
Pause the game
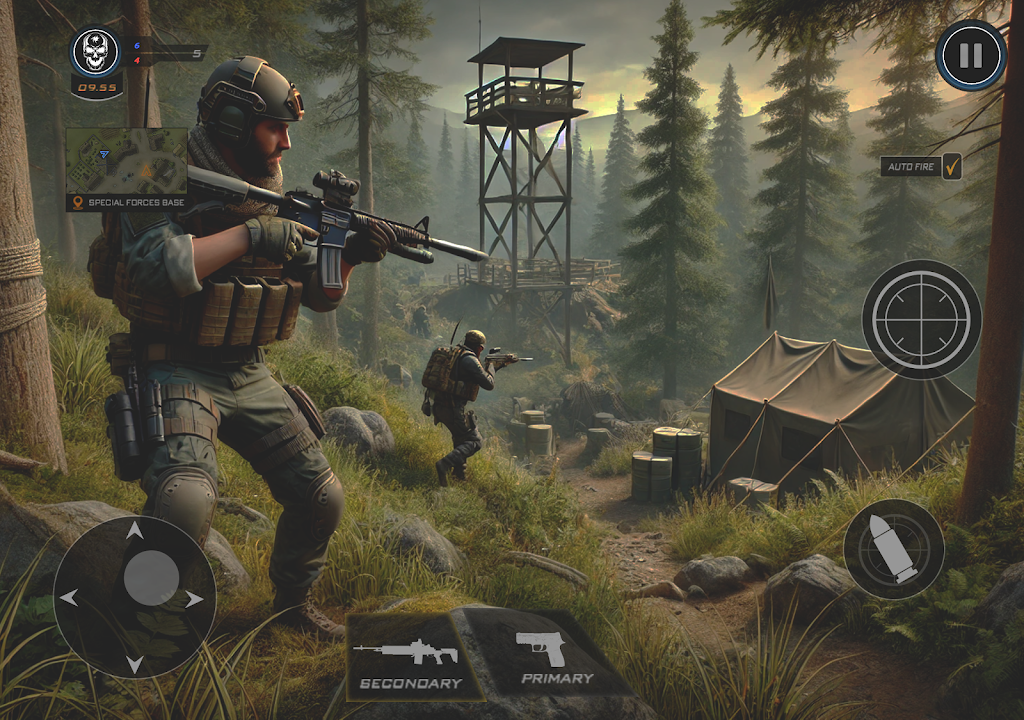[970, 55]
